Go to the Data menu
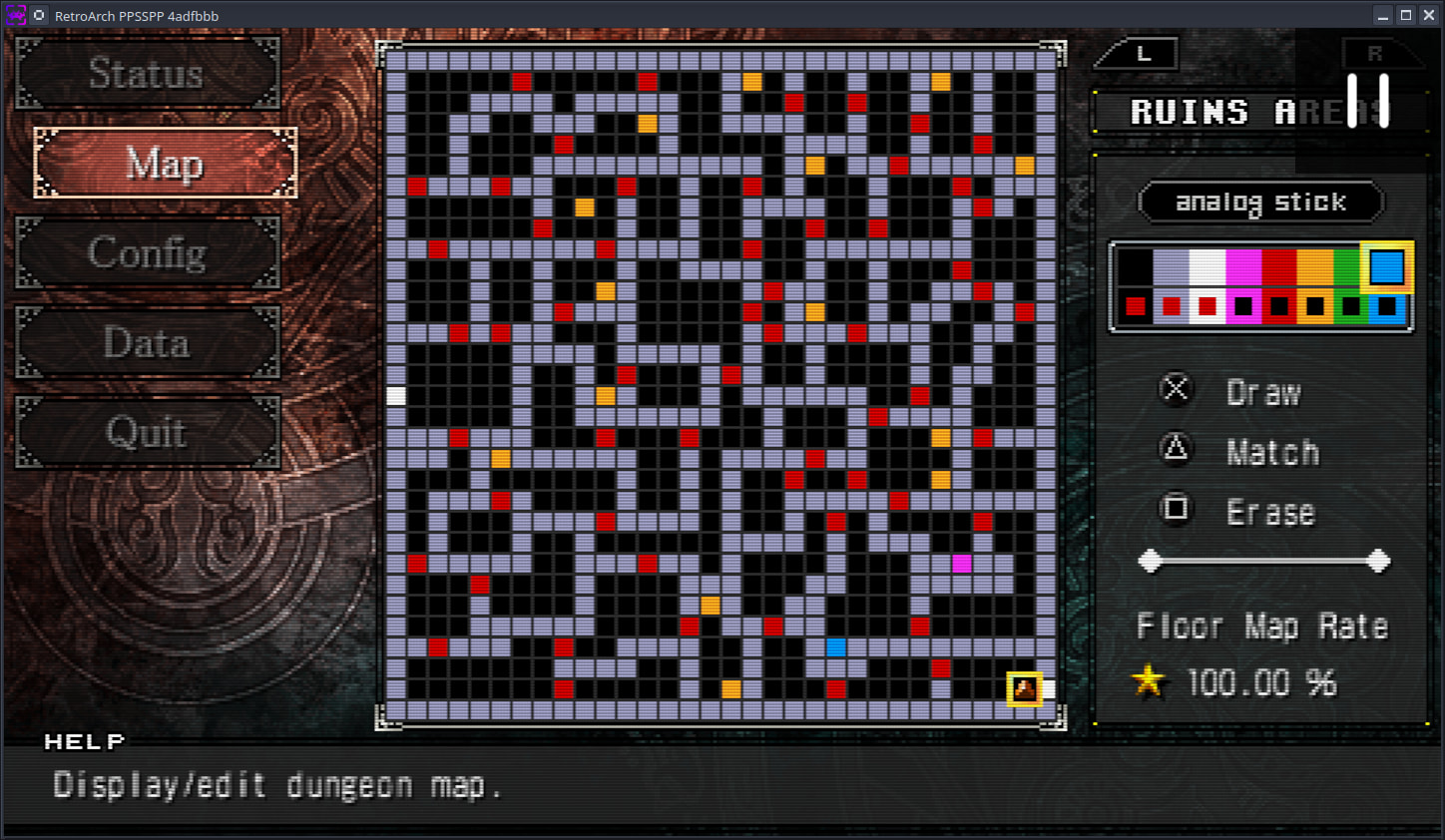Image resolution: width=1445 pixels, height=840 pixels. [x=147, y=343]
